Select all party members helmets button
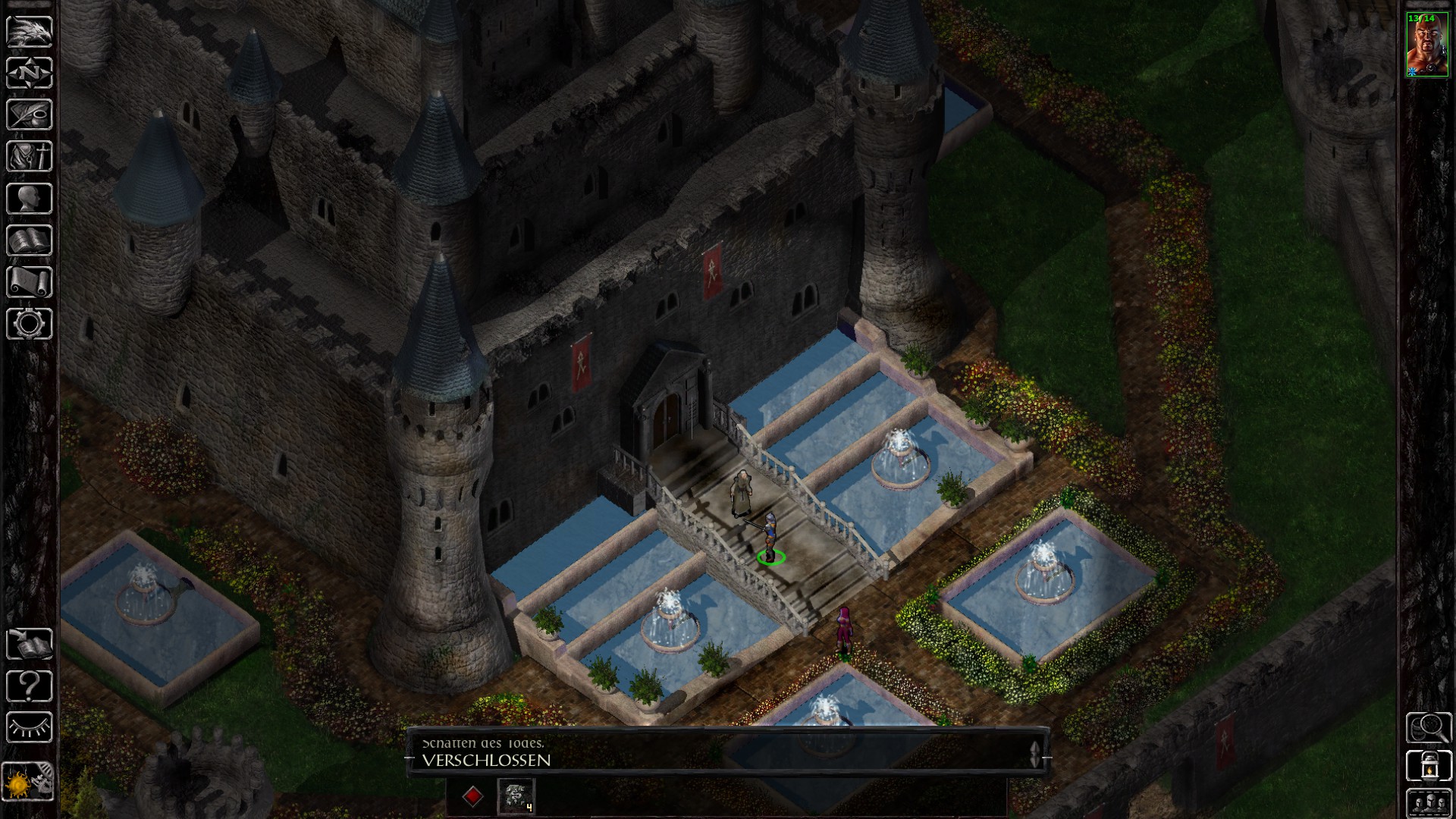The width and height of the screenshot is (1456, 819). coord(1428,802)
